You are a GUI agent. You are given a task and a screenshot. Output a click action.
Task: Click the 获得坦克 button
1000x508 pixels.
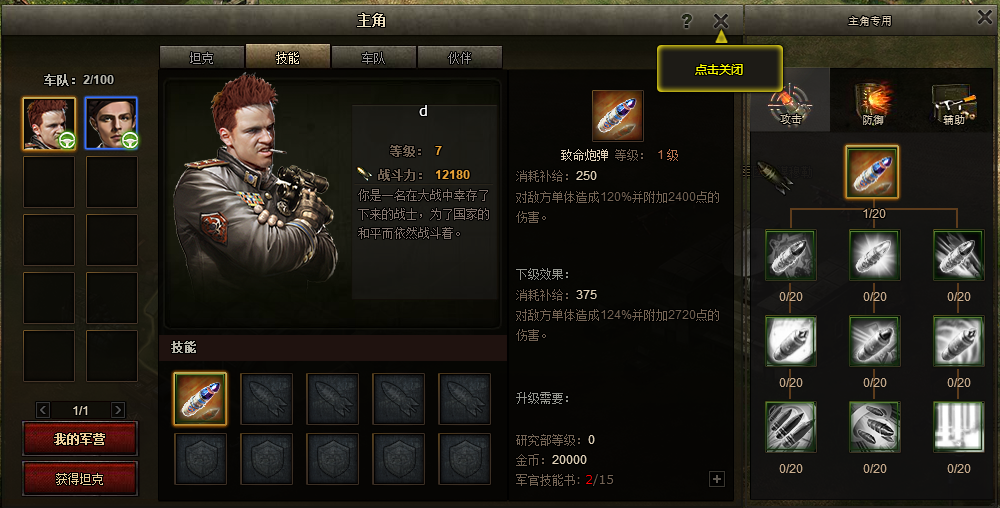point(80,479)
